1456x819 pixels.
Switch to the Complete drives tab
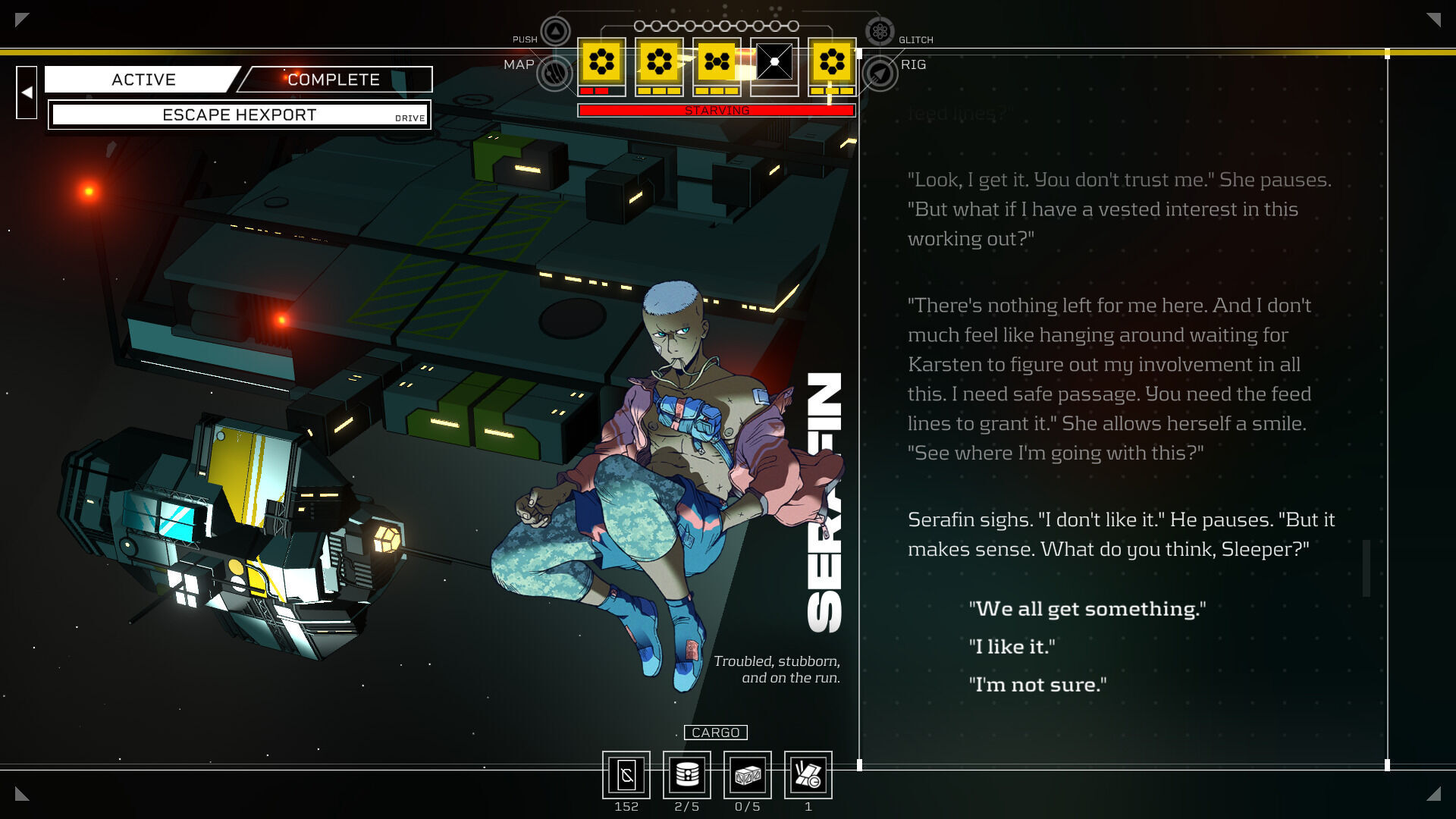click(334, 80)
